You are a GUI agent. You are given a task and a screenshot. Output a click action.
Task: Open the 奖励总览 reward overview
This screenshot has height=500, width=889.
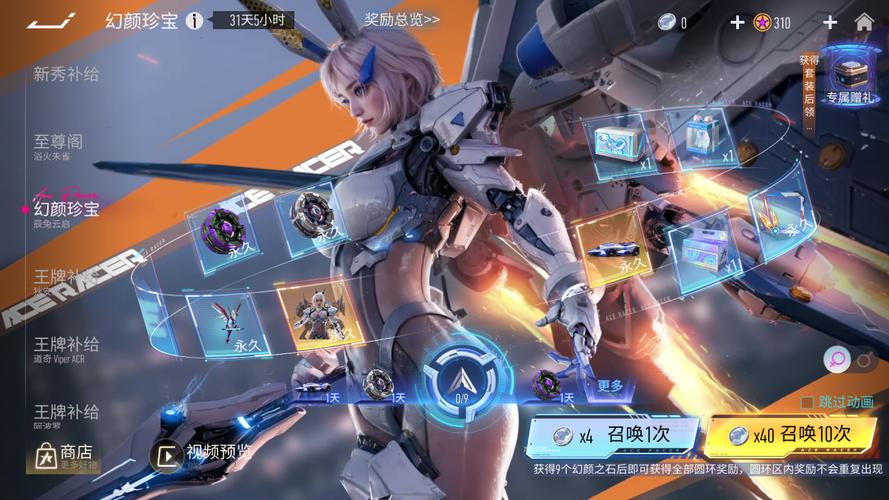point(401,19)
